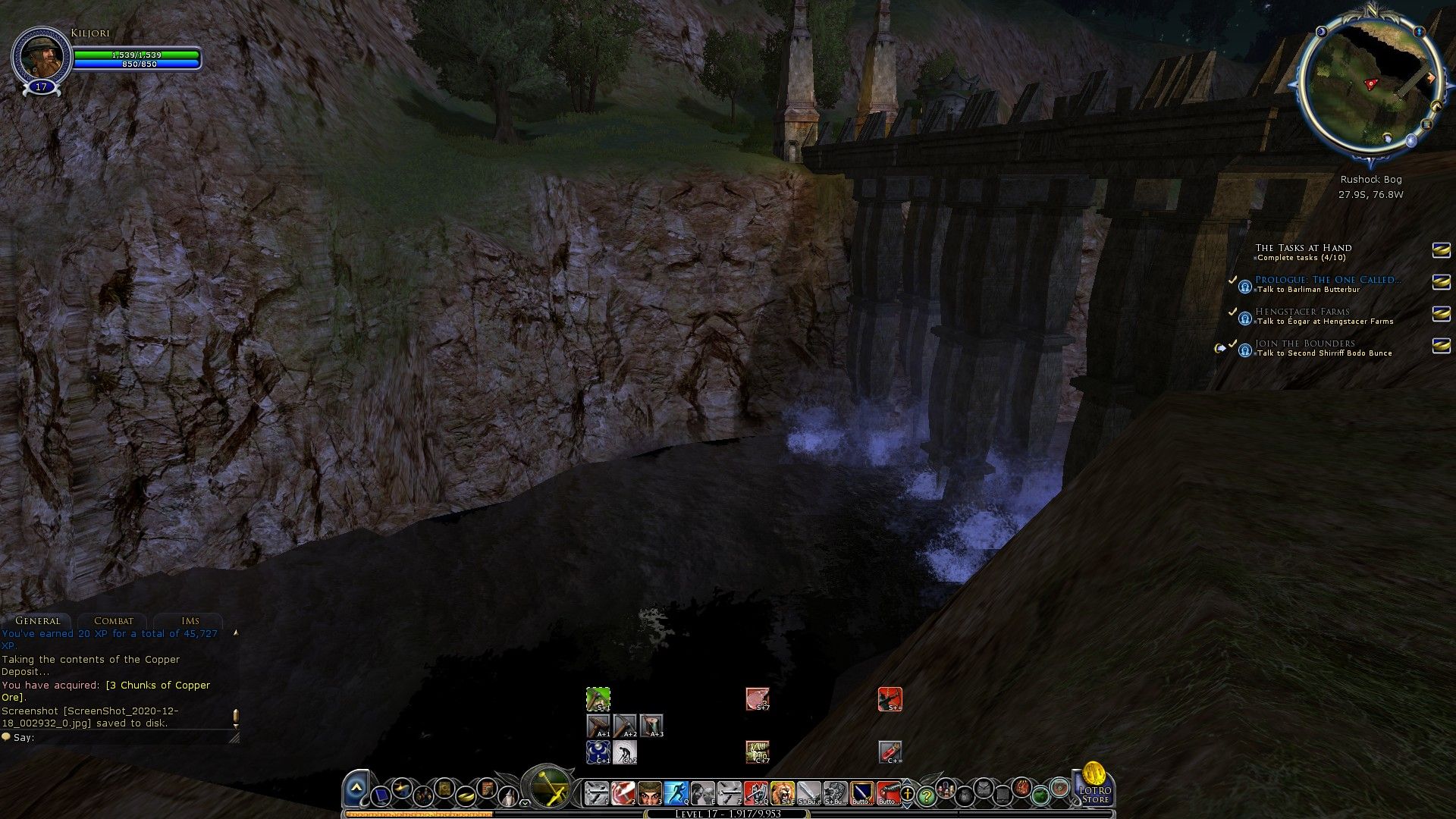Image resolution: width=1456 pixels, height=819 pixels.
Task: Click the green question mark help icon
Action: coord(926,795)
